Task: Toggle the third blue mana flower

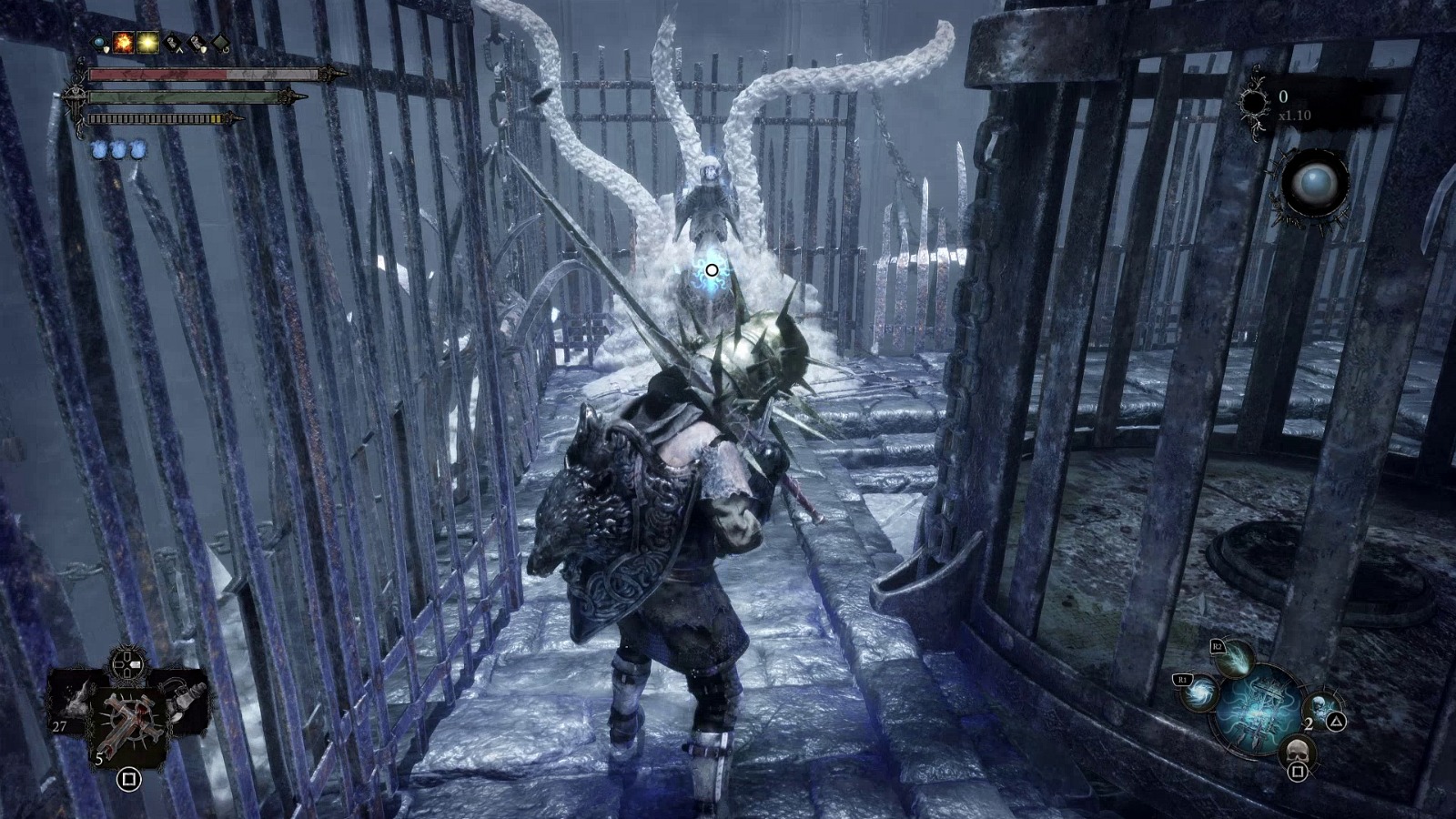Action: [x=138, y=149]
